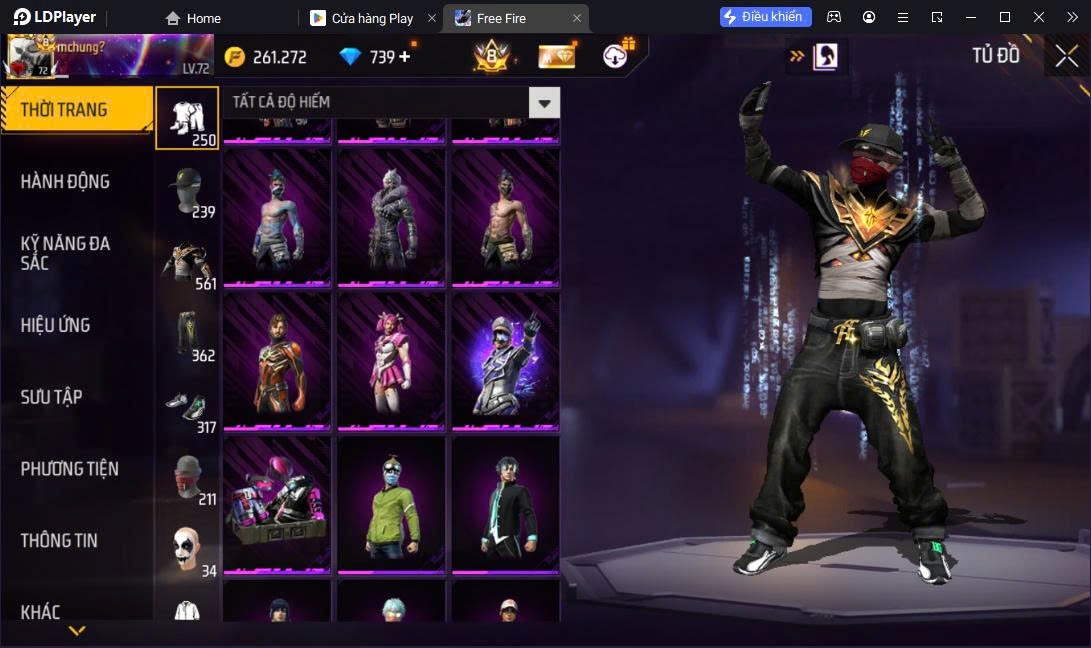Viewport: 1091px width, 648px height.
Task: Click the Điều khiển control button
Action: [x=765, y=17]
